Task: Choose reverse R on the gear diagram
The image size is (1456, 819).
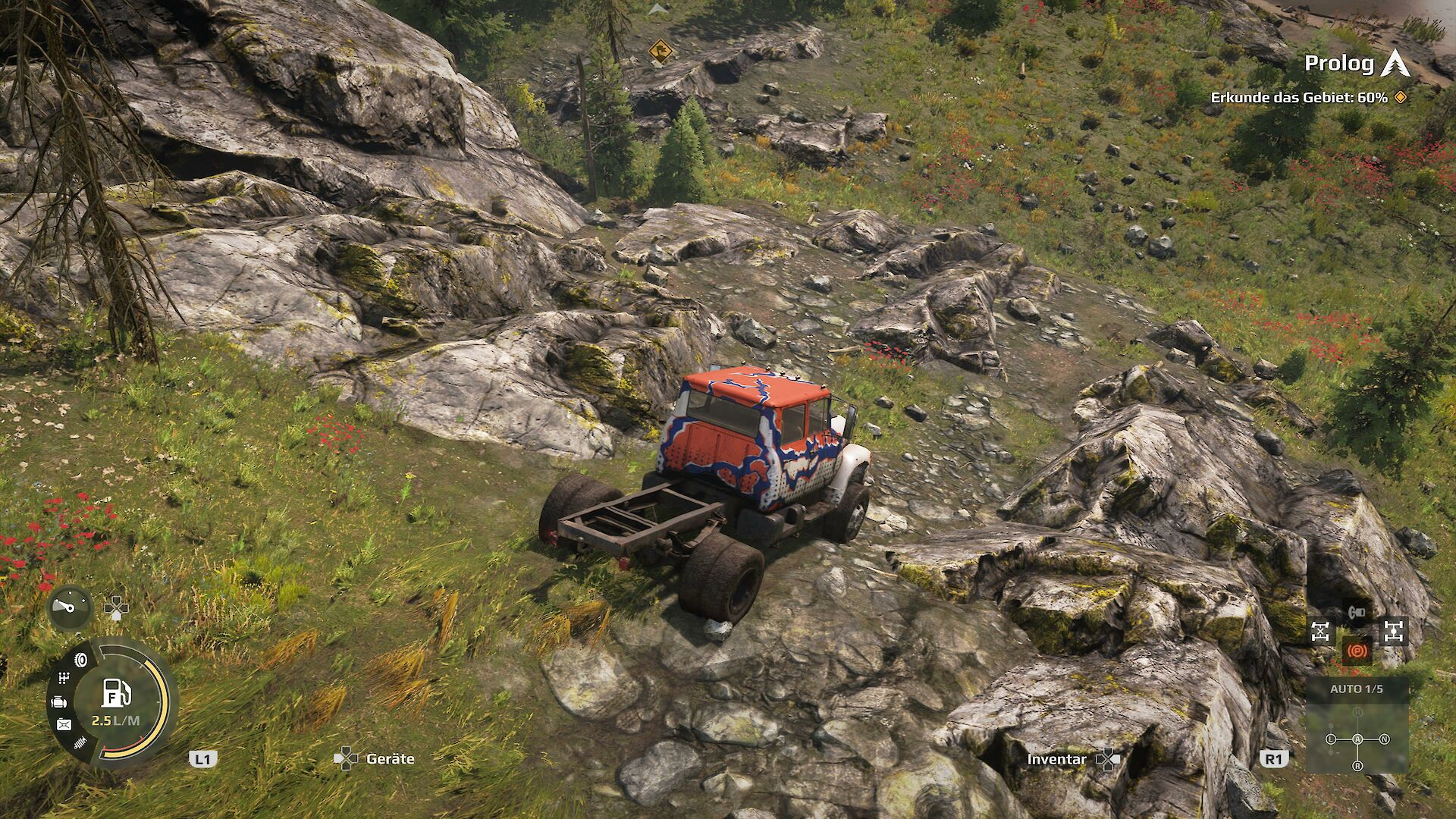Action: click(x=1357, y=766)
